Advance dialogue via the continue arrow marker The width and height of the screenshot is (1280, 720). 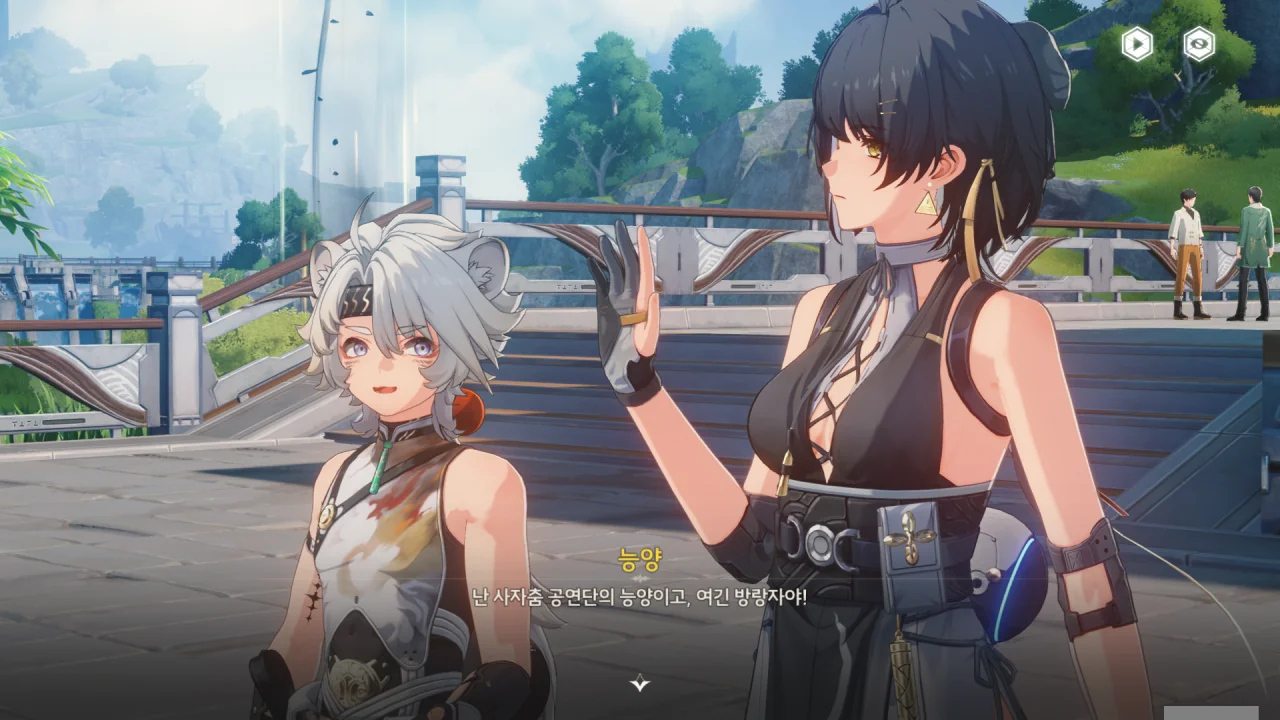[x=640, y=684]
